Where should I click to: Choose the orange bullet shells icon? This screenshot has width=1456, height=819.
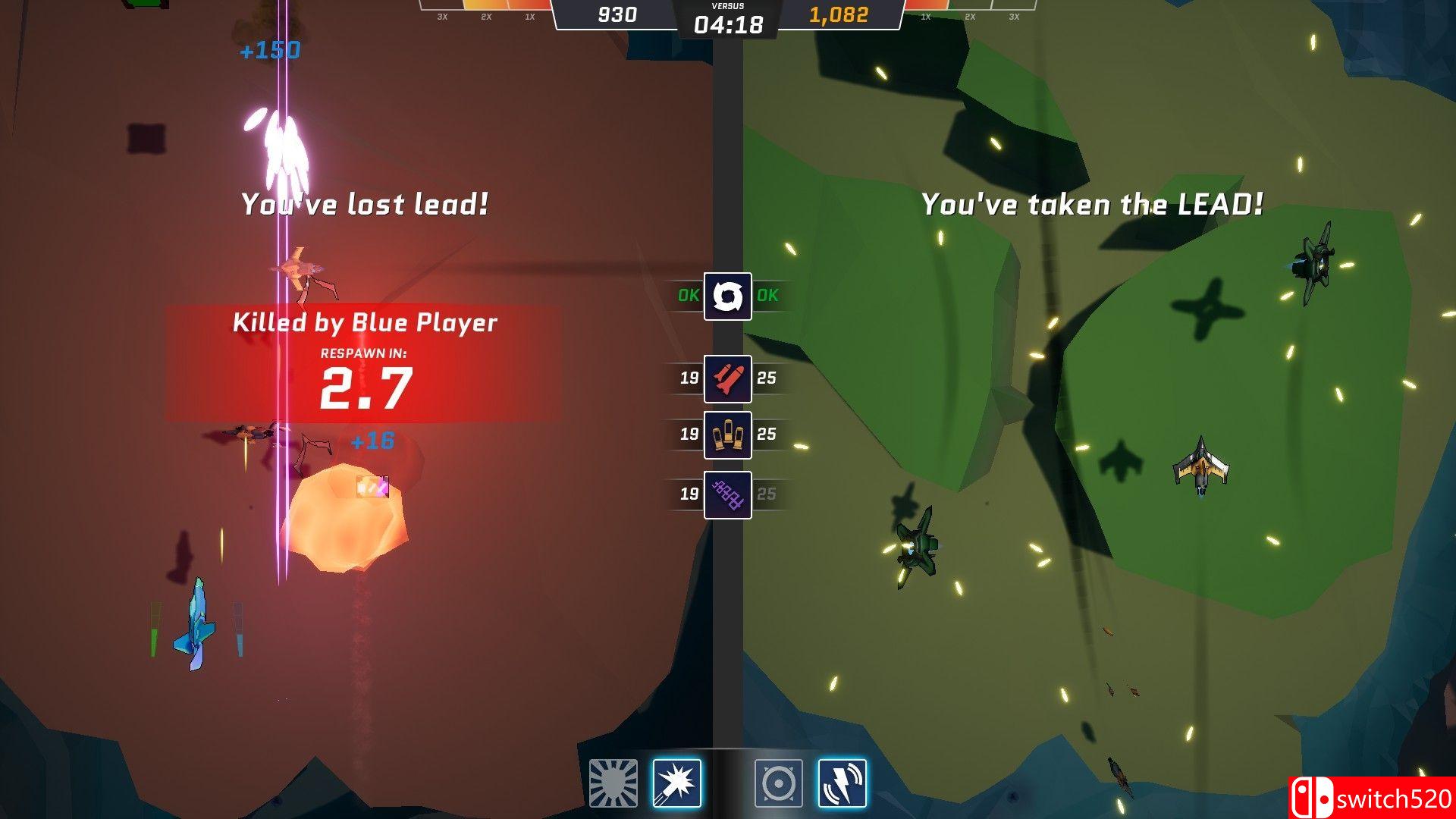tap(727, 435)
